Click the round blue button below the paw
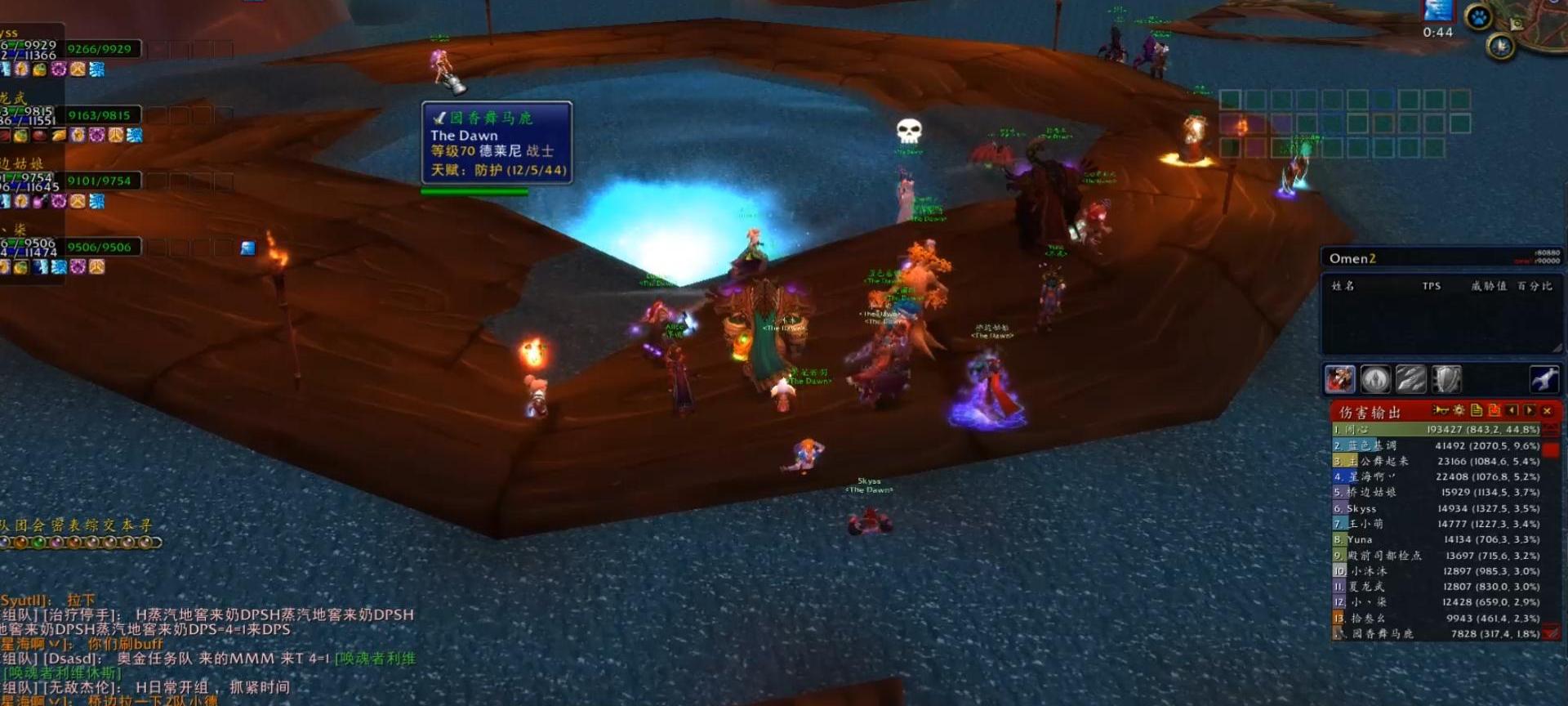Image resolution: width=1568 pixels, height=706 pixels. click(x=1500, y=47)
